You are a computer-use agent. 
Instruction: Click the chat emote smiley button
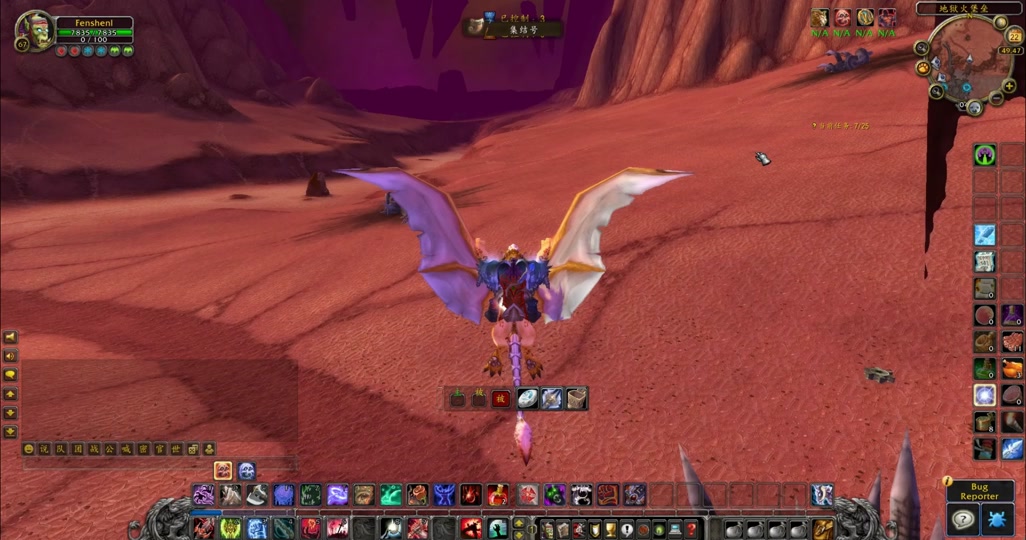(x=29, y=450)
